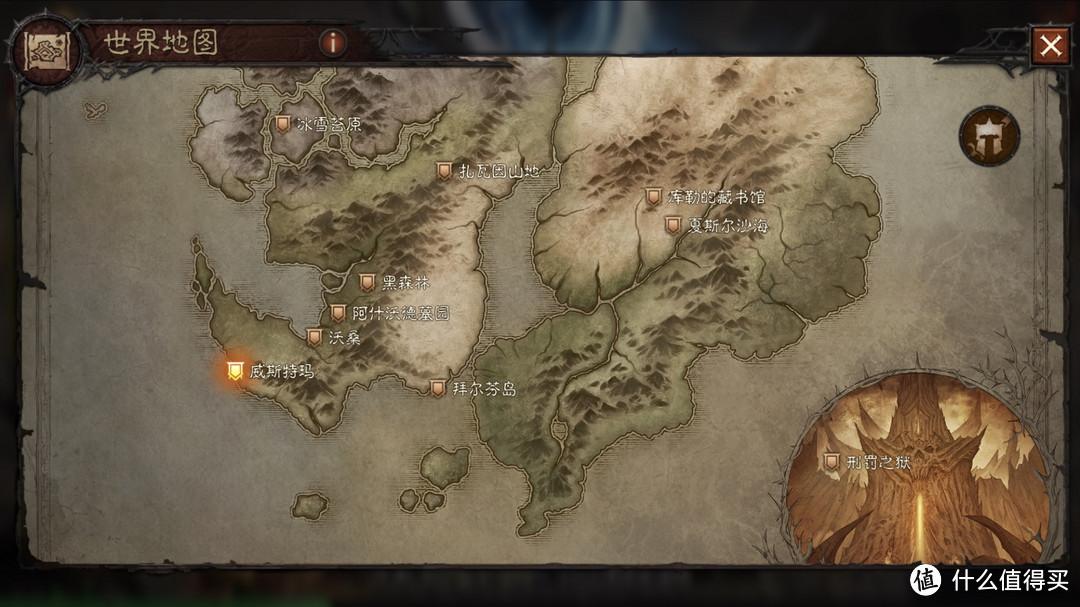
Task: Pick the 黑森林 zone marker
Action: pyautogui.click(x=367, y=282)
